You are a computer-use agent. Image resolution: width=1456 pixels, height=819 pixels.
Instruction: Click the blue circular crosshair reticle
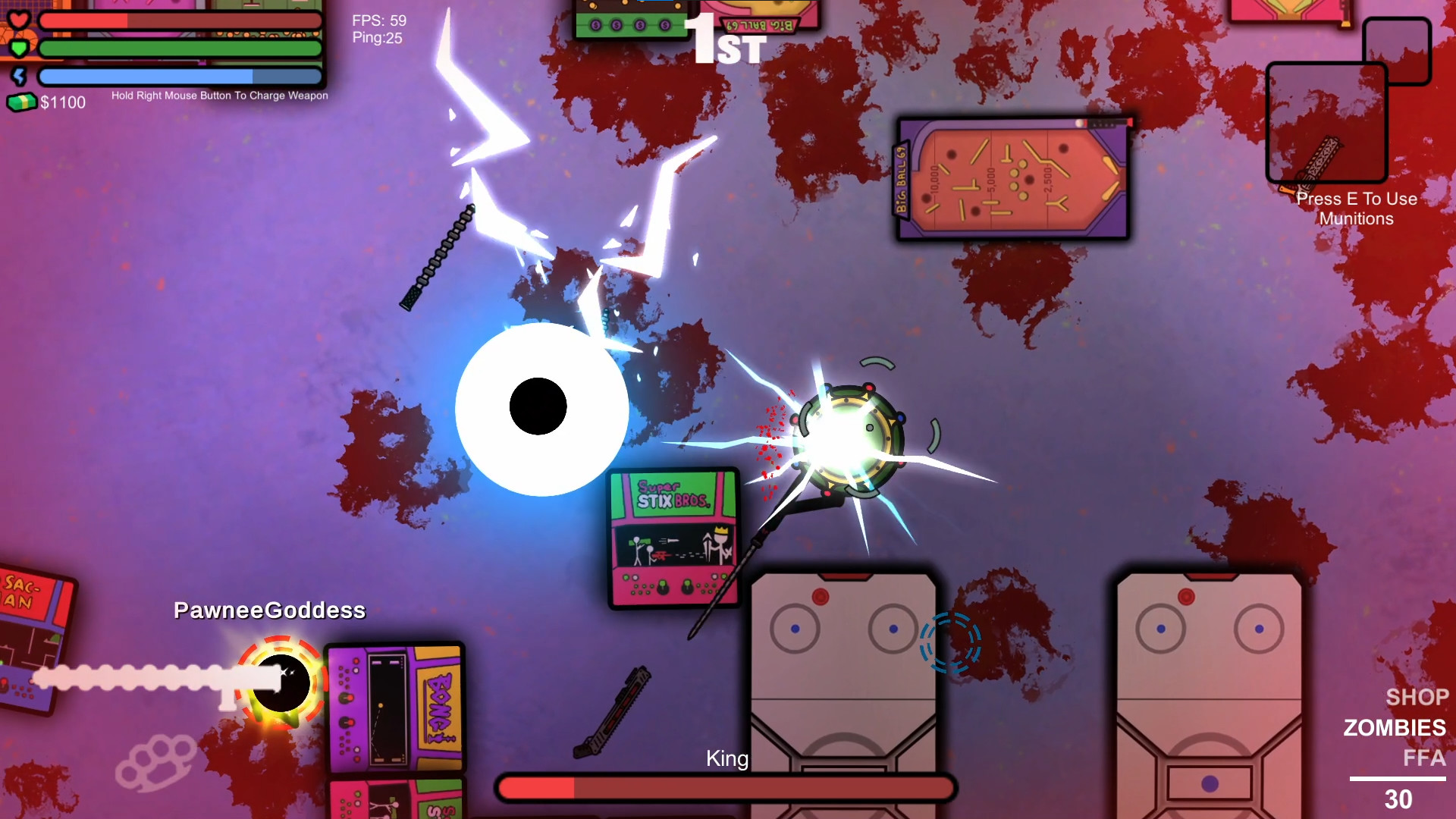tap(949, 642)
